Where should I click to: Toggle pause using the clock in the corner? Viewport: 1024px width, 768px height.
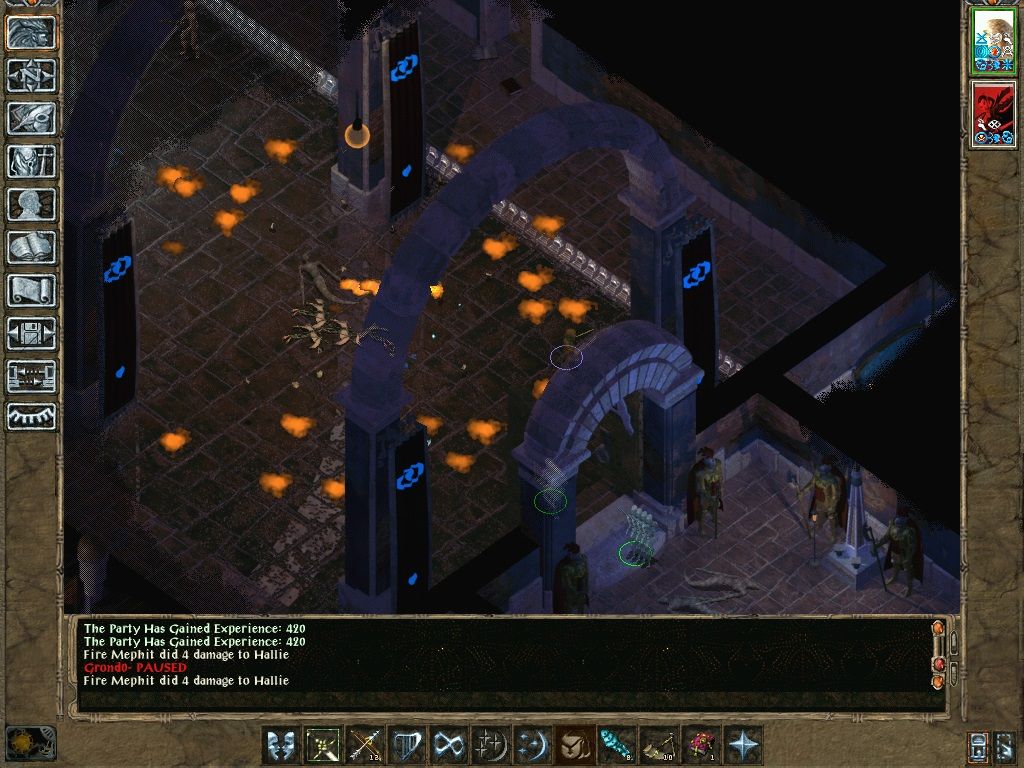click(30, 743)
